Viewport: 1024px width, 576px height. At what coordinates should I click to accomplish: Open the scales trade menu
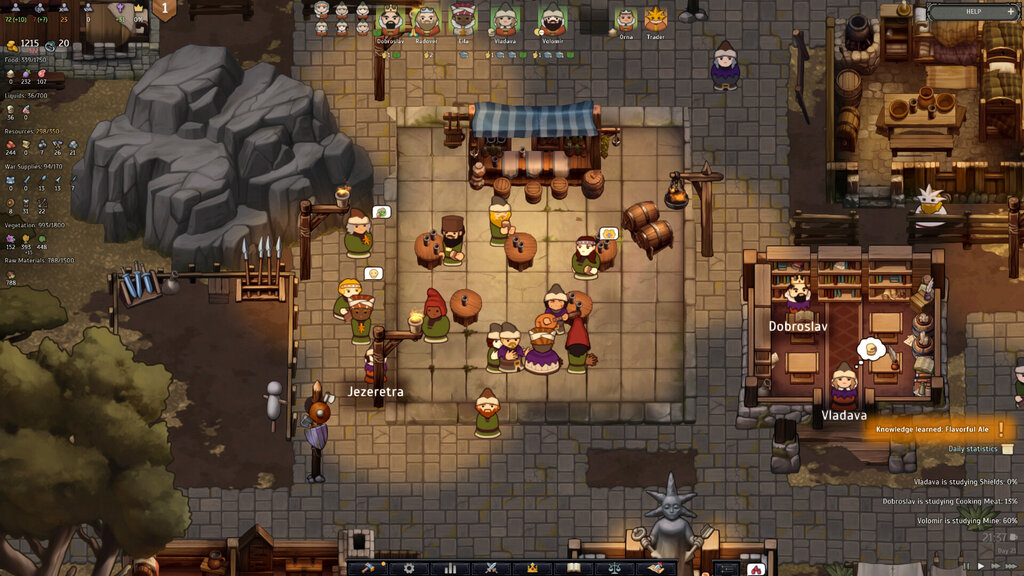[614, 568]
